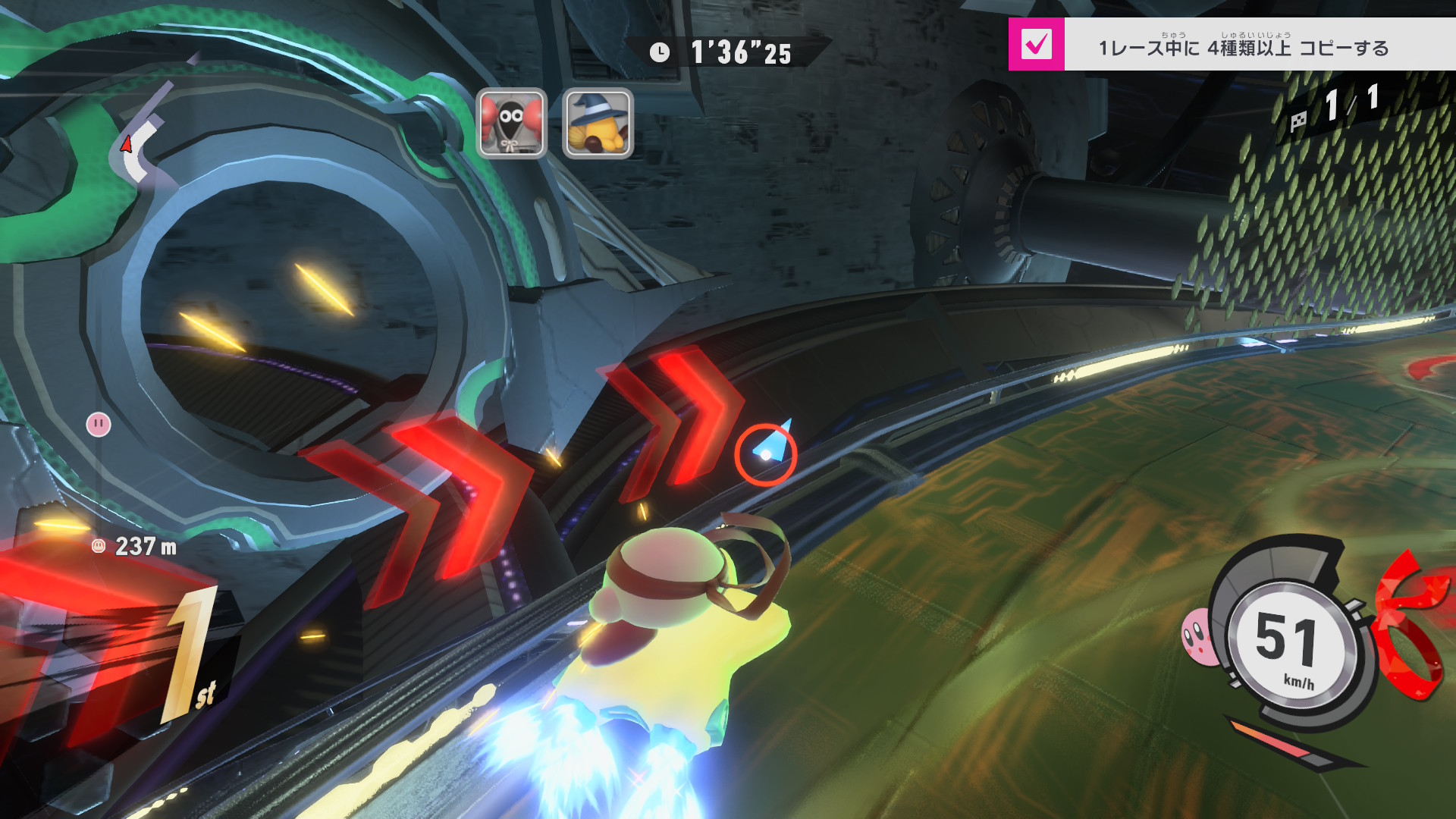Select the red-eared shadow enemy copy icon
Image resolution: width=1456 pixels, height=819 pixels.
click(511, 123)
